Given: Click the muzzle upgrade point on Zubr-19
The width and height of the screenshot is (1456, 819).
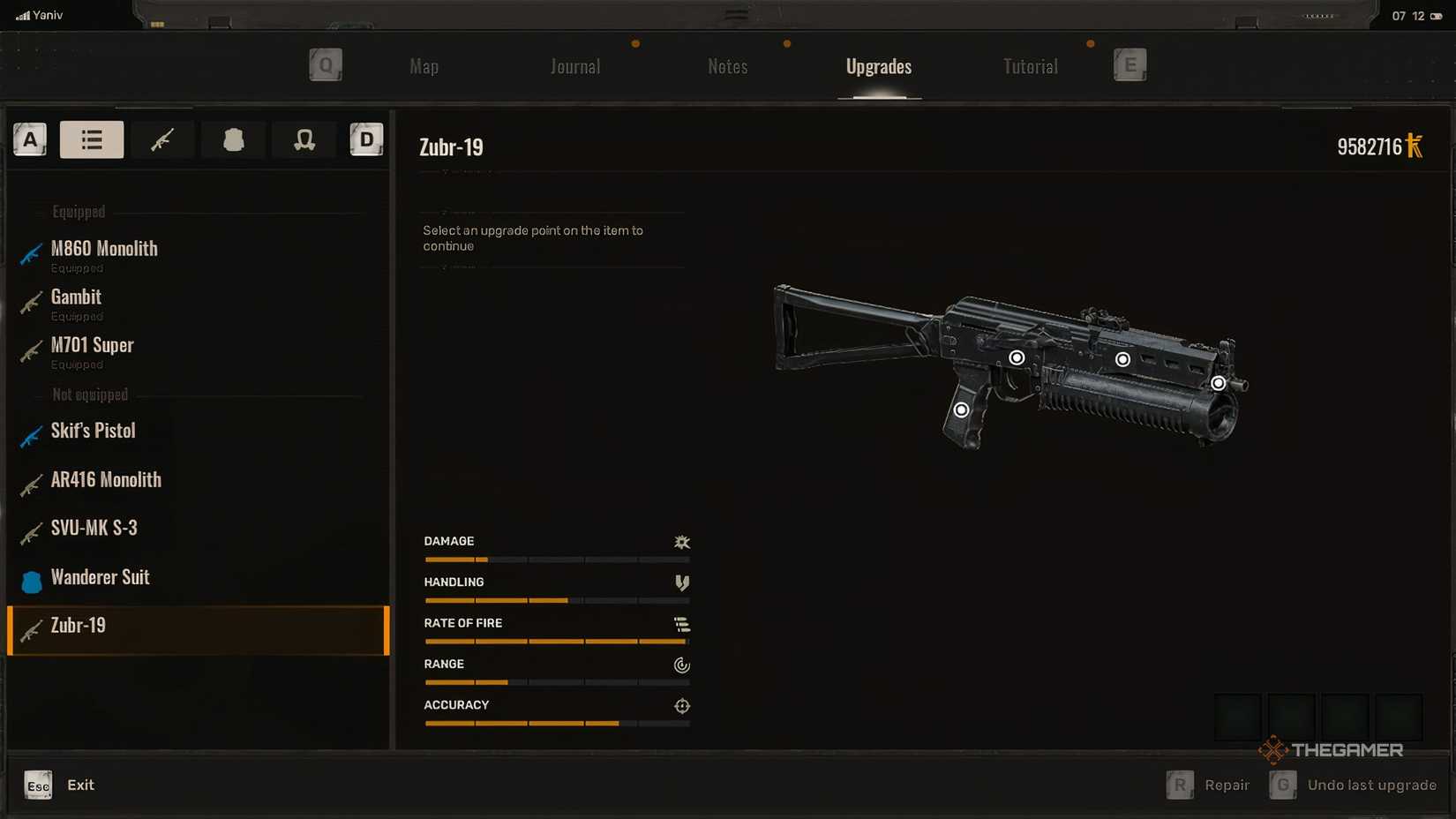Looking at the screenshot, I should coord(1218,383).
